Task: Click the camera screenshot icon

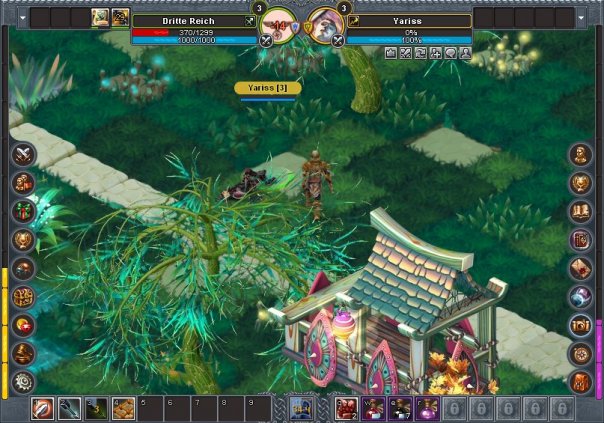Action: [581, 325]
